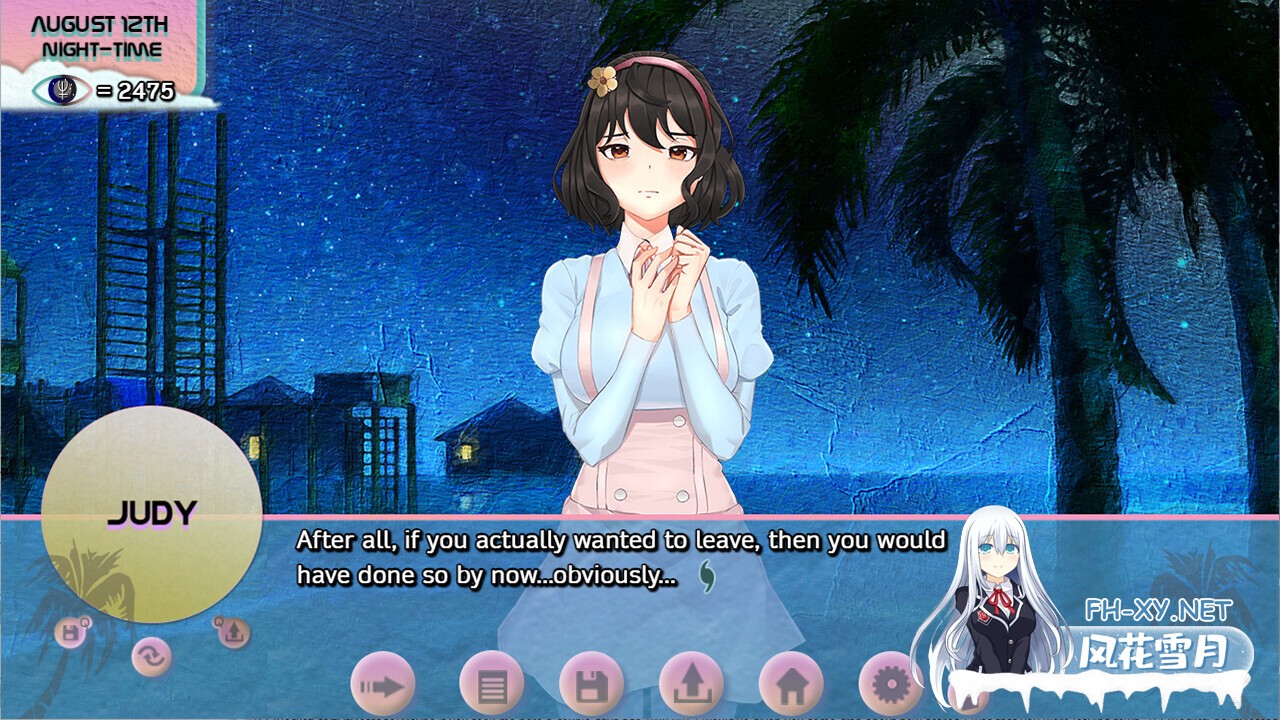Viewport: 1280px width, 720px height.
Task: Toggle auto mode with circular arrows icon
Action: pos(151,657)
